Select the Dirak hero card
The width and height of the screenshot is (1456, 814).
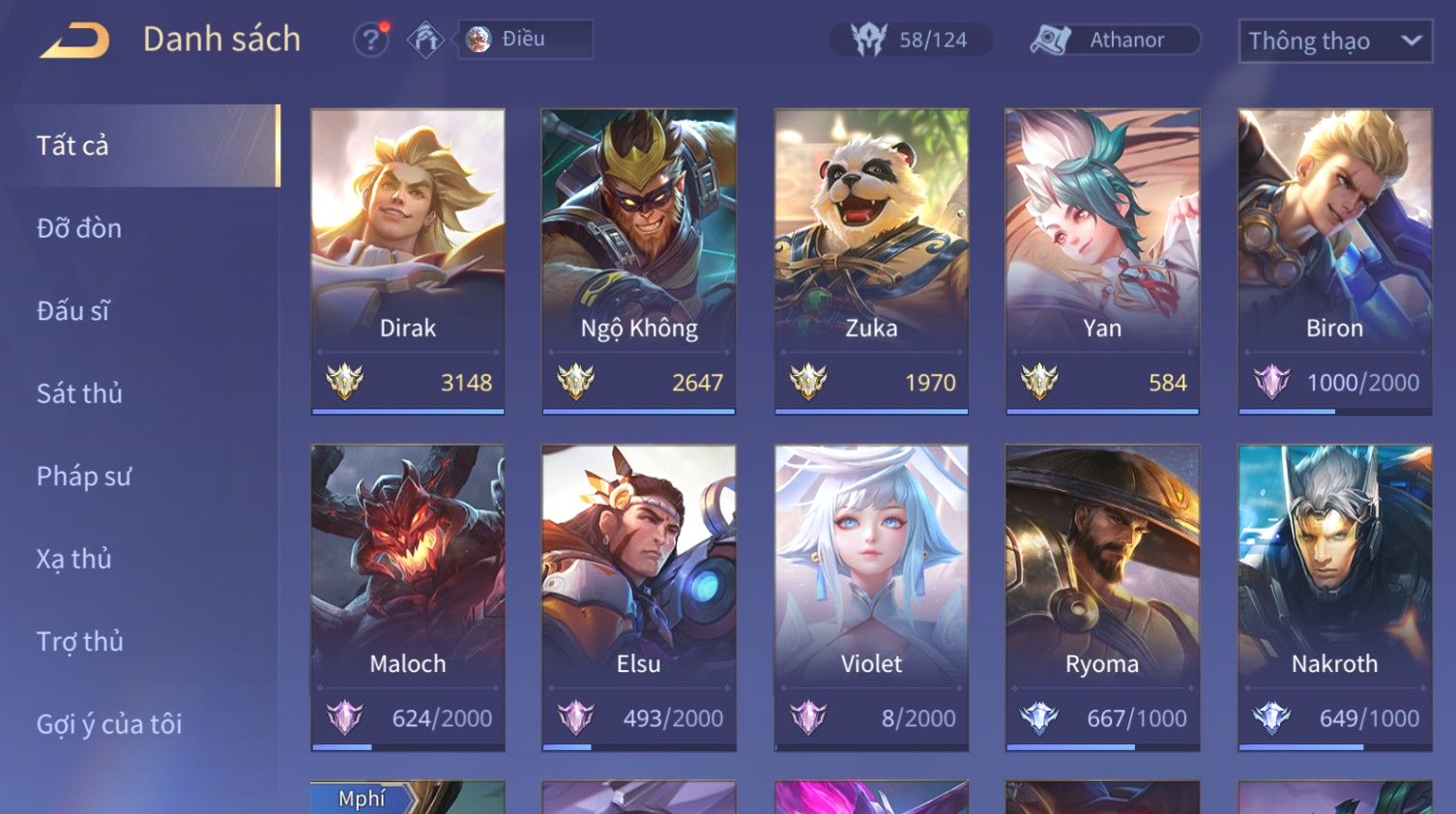tap(407, 261)
